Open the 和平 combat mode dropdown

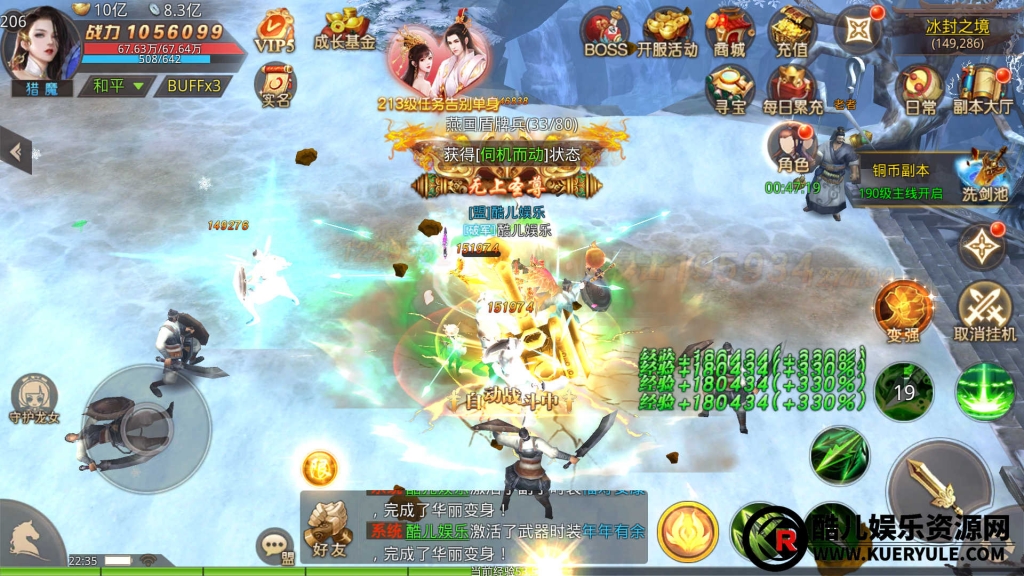point(118,86)
